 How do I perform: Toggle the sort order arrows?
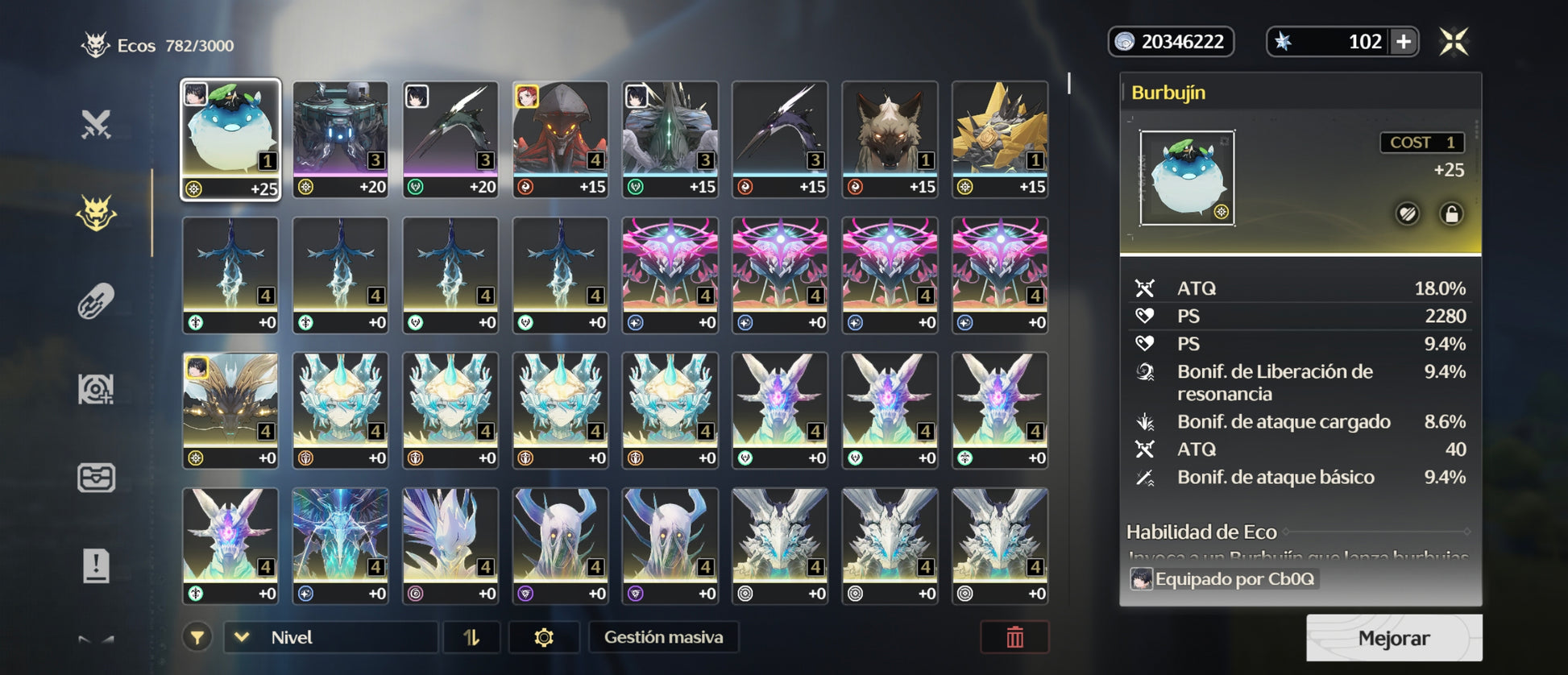pos(471,637)
